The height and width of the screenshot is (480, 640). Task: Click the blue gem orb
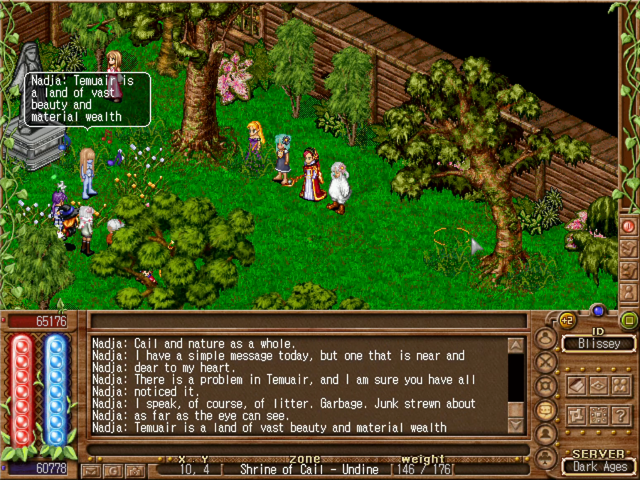point(598,310)
